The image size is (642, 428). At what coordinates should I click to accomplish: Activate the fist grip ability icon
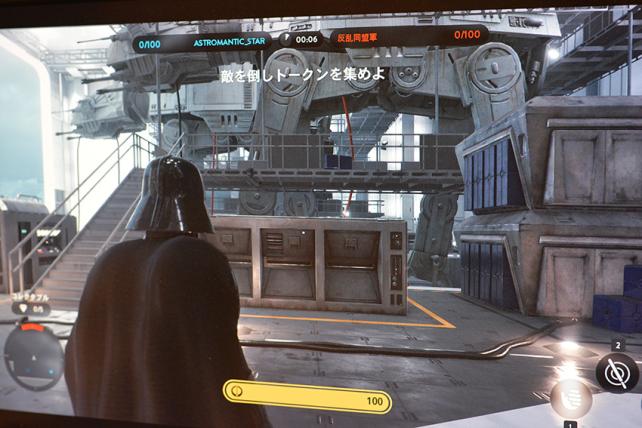(569, 398)
